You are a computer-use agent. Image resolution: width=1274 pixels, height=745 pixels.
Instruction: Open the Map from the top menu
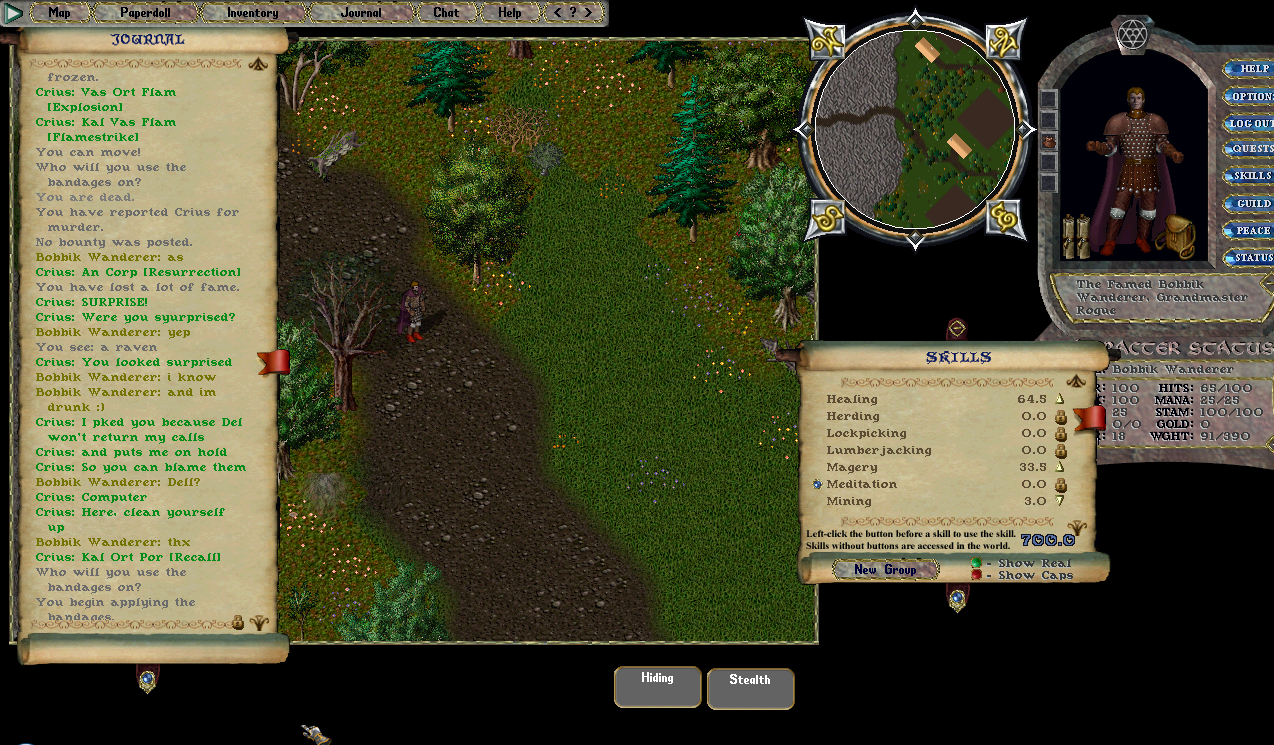59,13
